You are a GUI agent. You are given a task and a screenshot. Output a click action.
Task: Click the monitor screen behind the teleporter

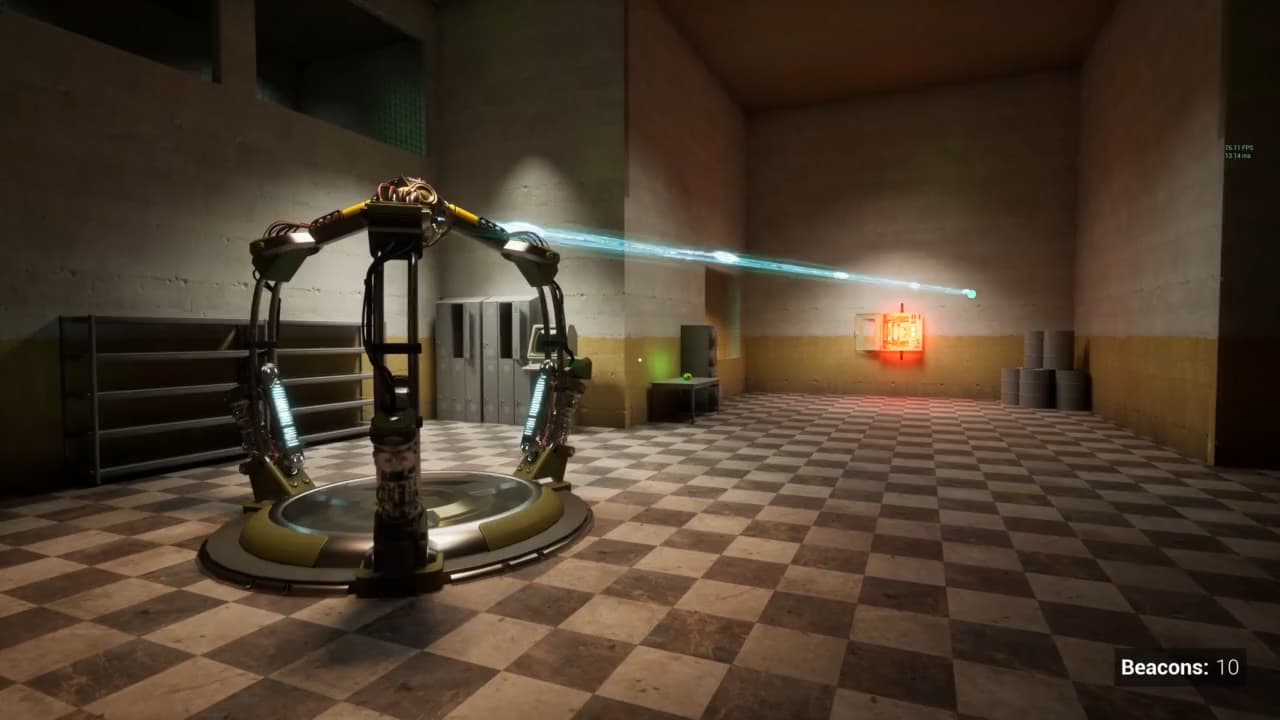537,340
